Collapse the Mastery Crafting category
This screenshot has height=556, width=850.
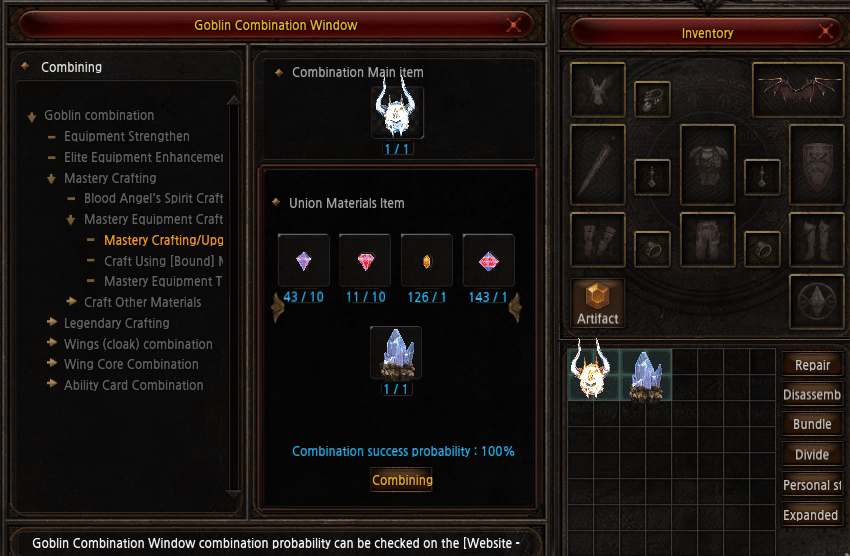(x=51, y=178)
